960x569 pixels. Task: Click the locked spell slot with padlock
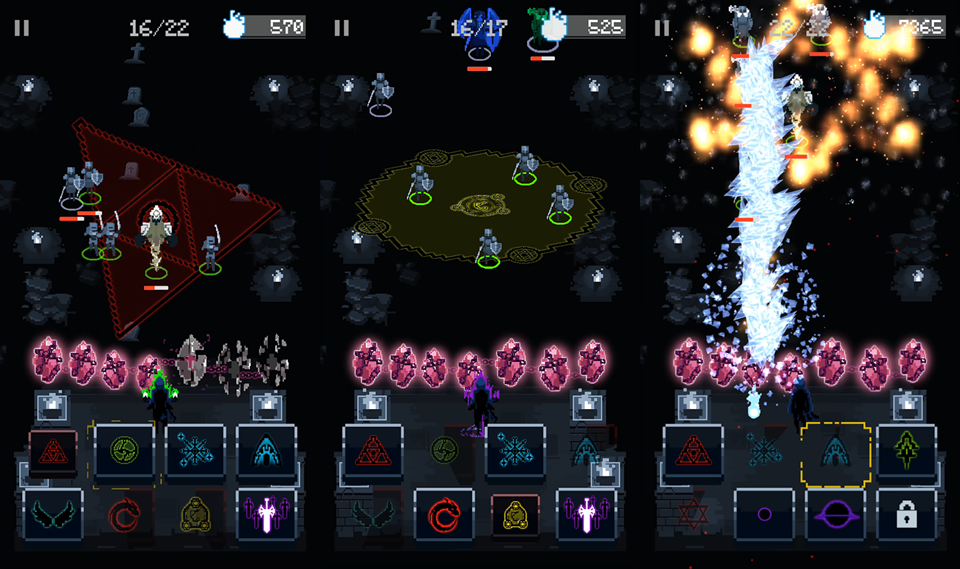[906, 514]
